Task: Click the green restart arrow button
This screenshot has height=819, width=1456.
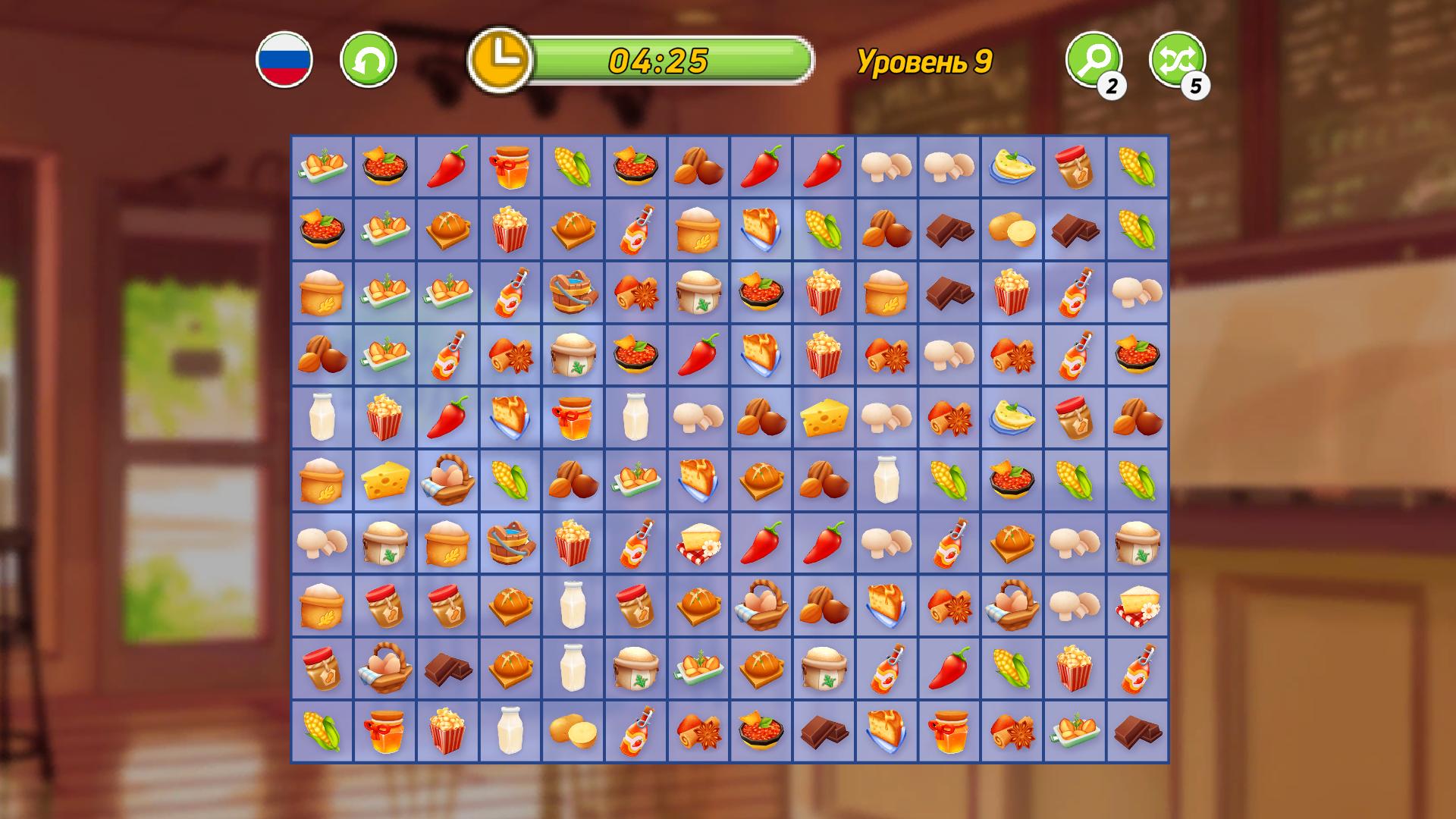Action: (367, 59)
